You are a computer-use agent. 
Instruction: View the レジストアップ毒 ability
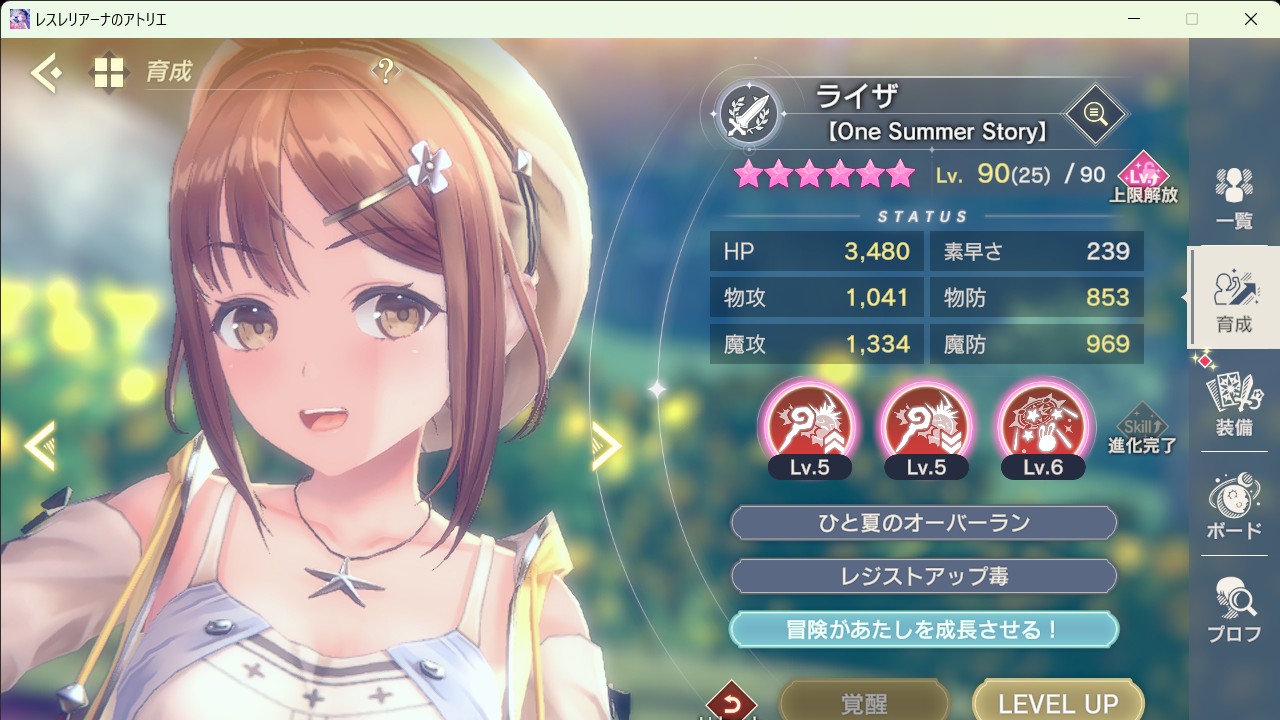click(923, 576)
